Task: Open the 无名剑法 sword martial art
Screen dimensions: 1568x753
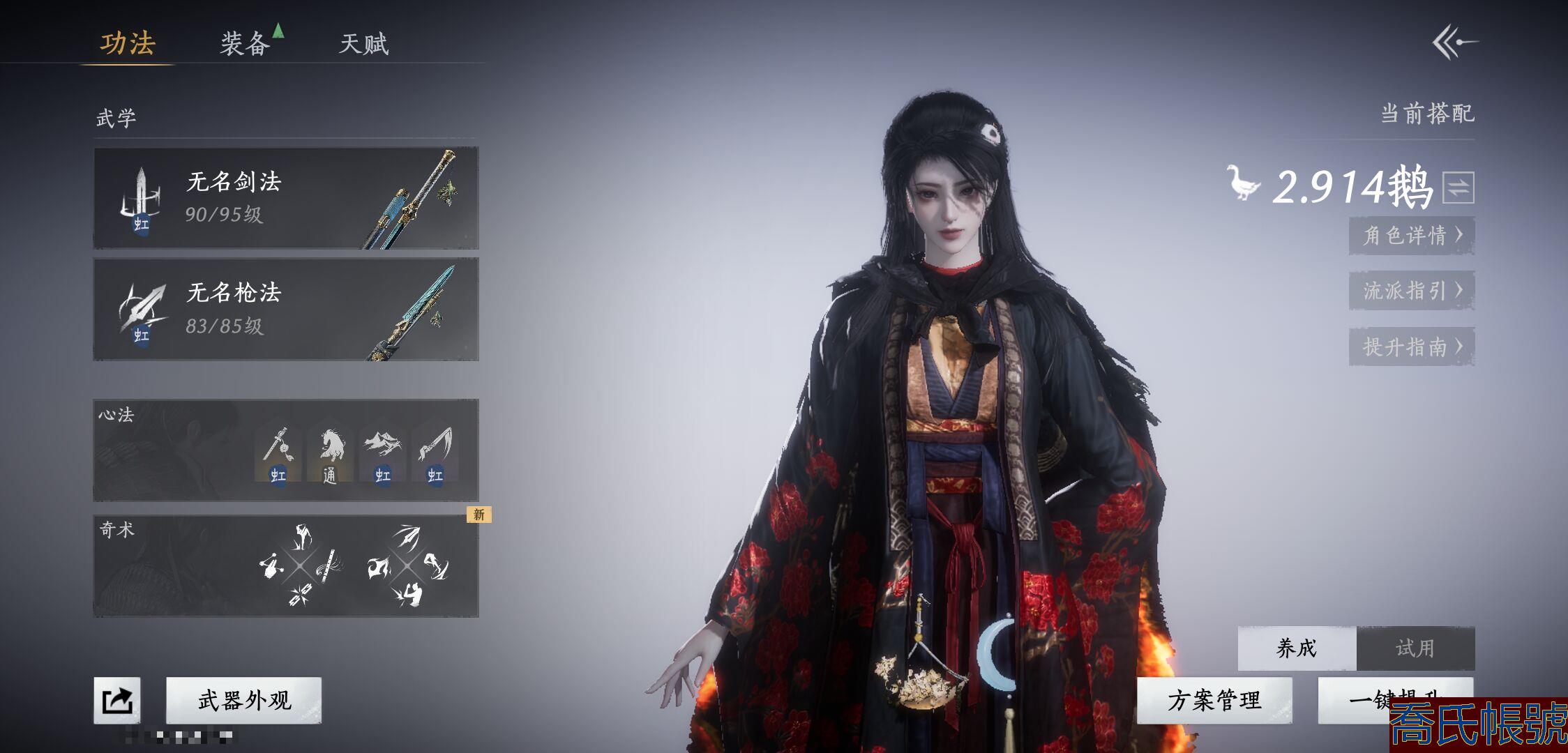Action: [x=286, y=198]
